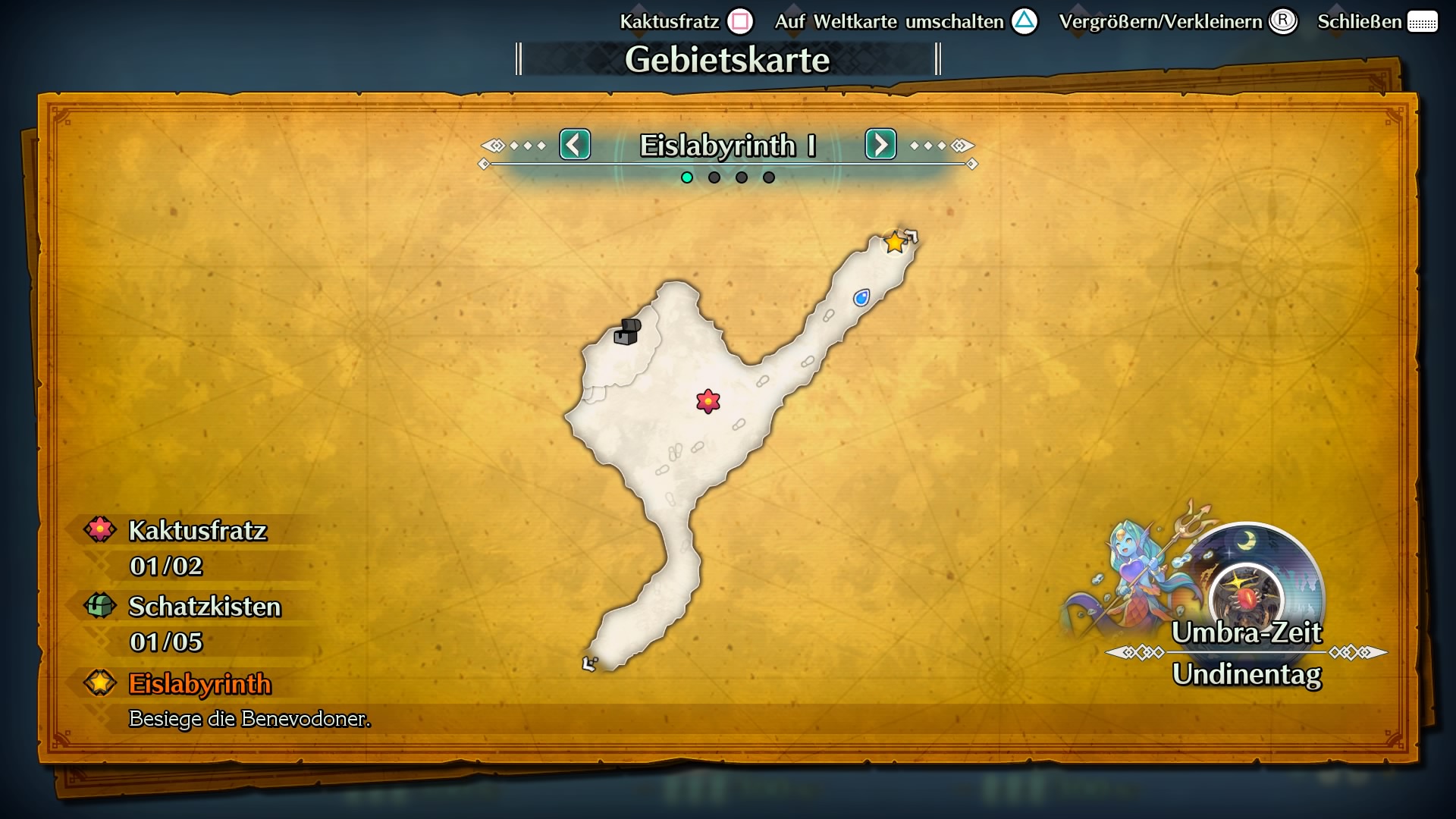Select the Kaktusfratz legend entry
The height and width of the screenshot is (819, 1456).
197,531
